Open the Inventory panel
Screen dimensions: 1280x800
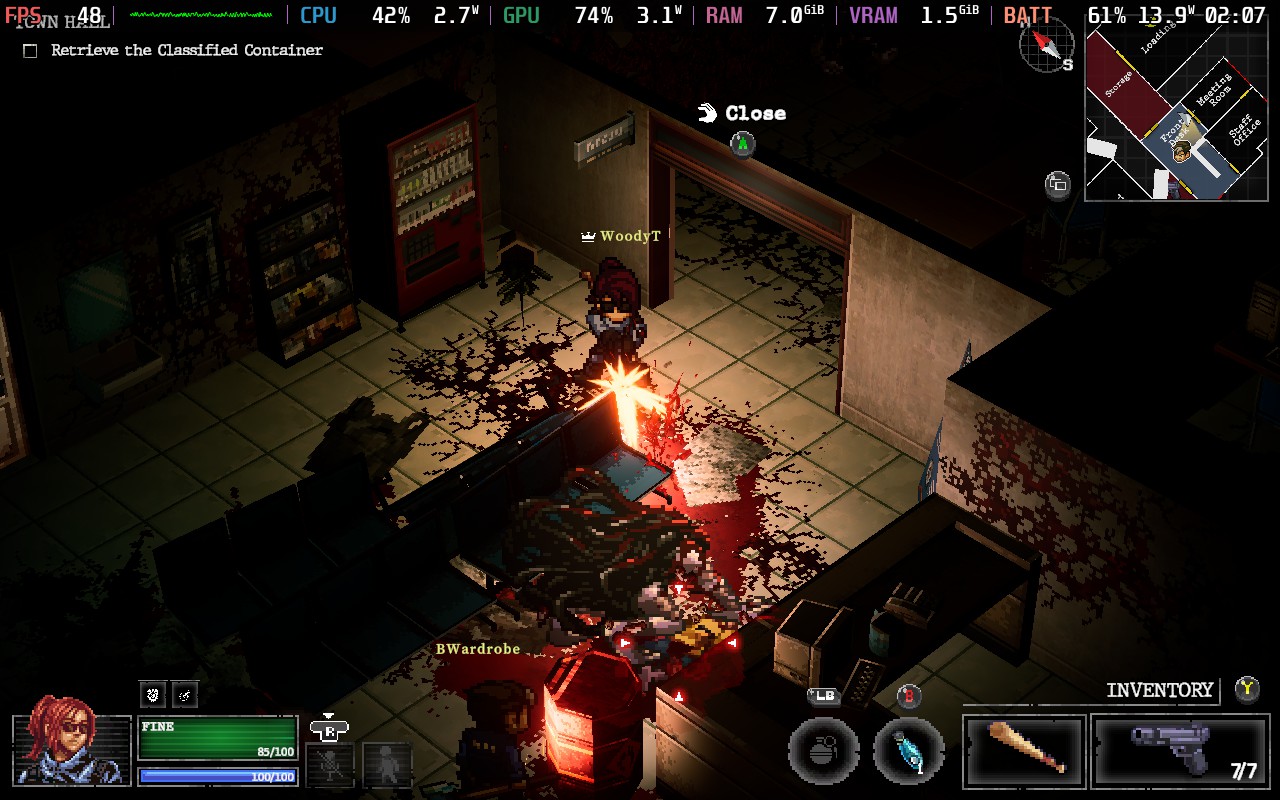point(1159,690)
